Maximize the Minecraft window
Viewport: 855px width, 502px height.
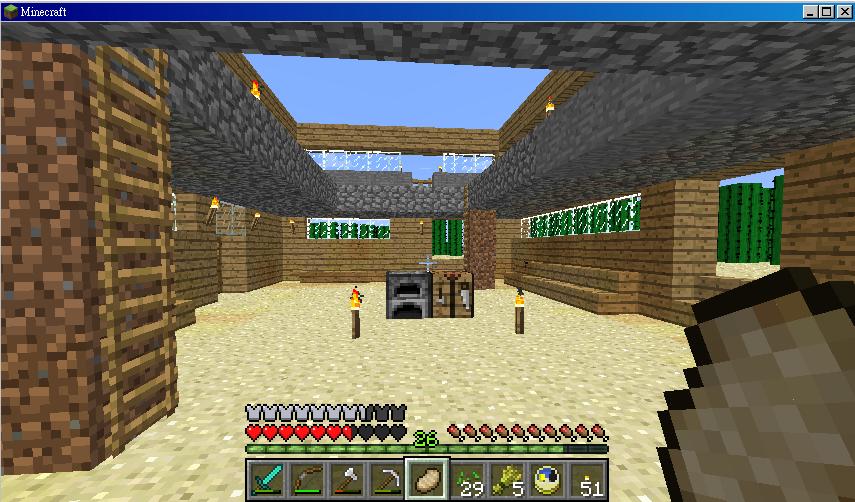point(826,11)
